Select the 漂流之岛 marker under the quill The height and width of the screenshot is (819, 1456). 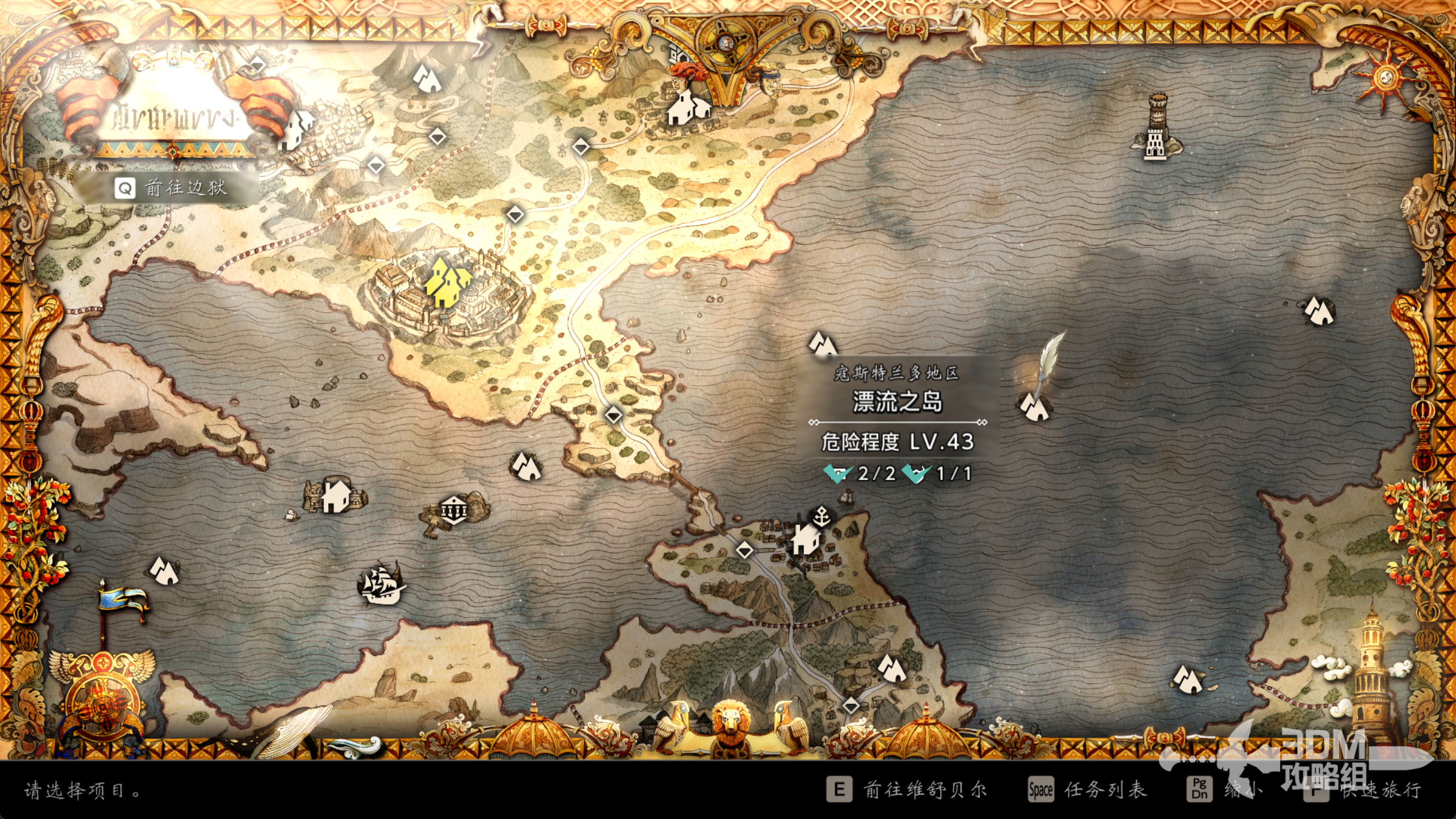pos(1035,407)
